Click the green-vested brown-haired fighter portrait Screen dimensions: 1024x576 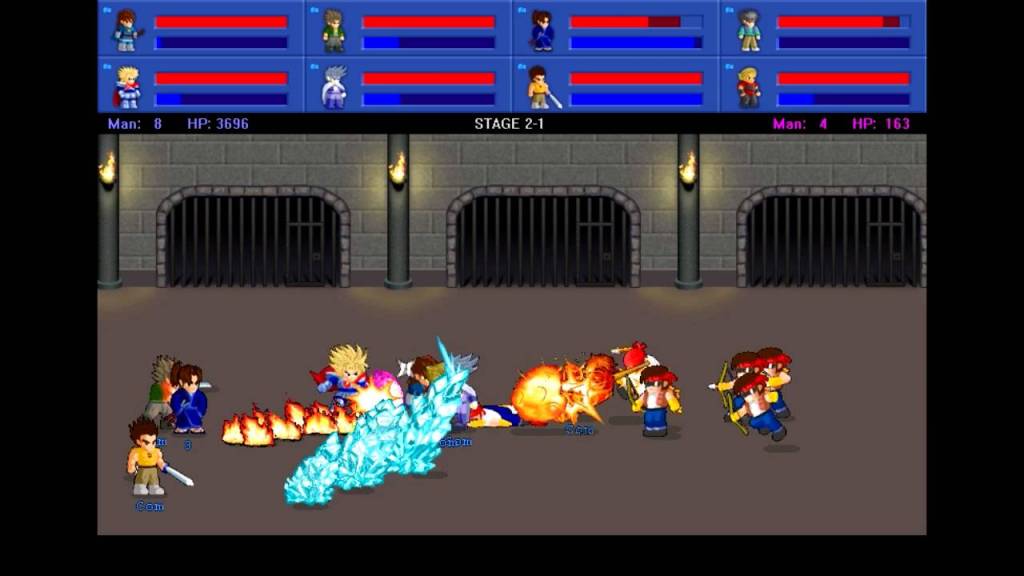click(x=334, y=30)
